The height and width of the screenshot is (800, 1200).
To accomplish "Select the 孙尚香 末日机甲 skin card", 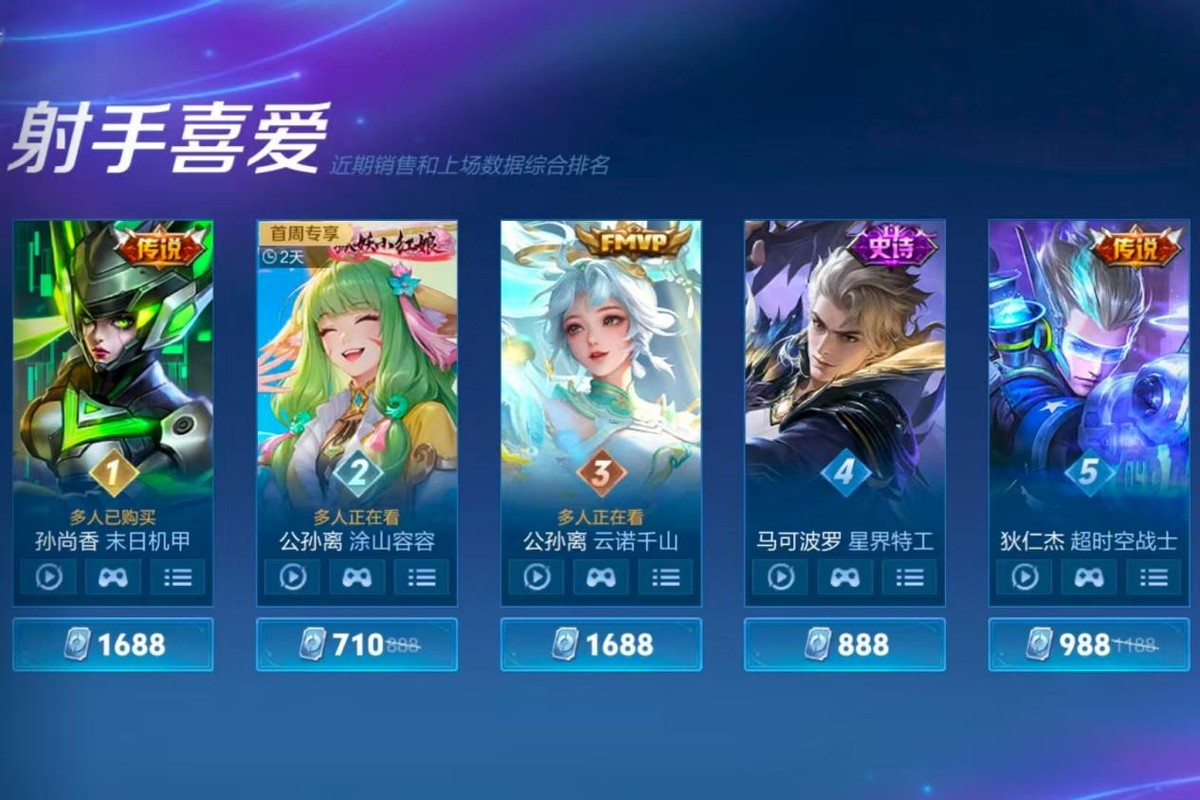I will [x=112, y=360].
